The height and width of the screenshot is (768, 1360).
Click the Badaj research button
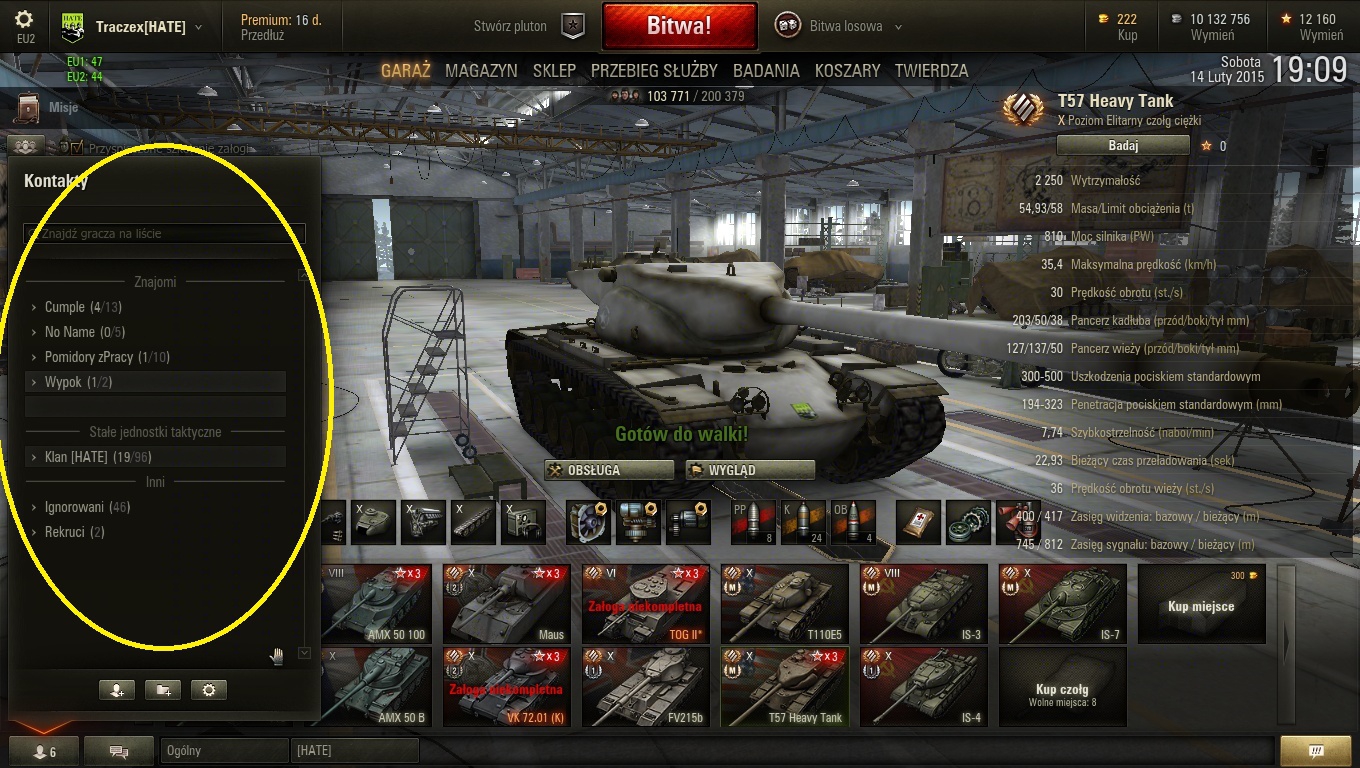pos(1123,145)
